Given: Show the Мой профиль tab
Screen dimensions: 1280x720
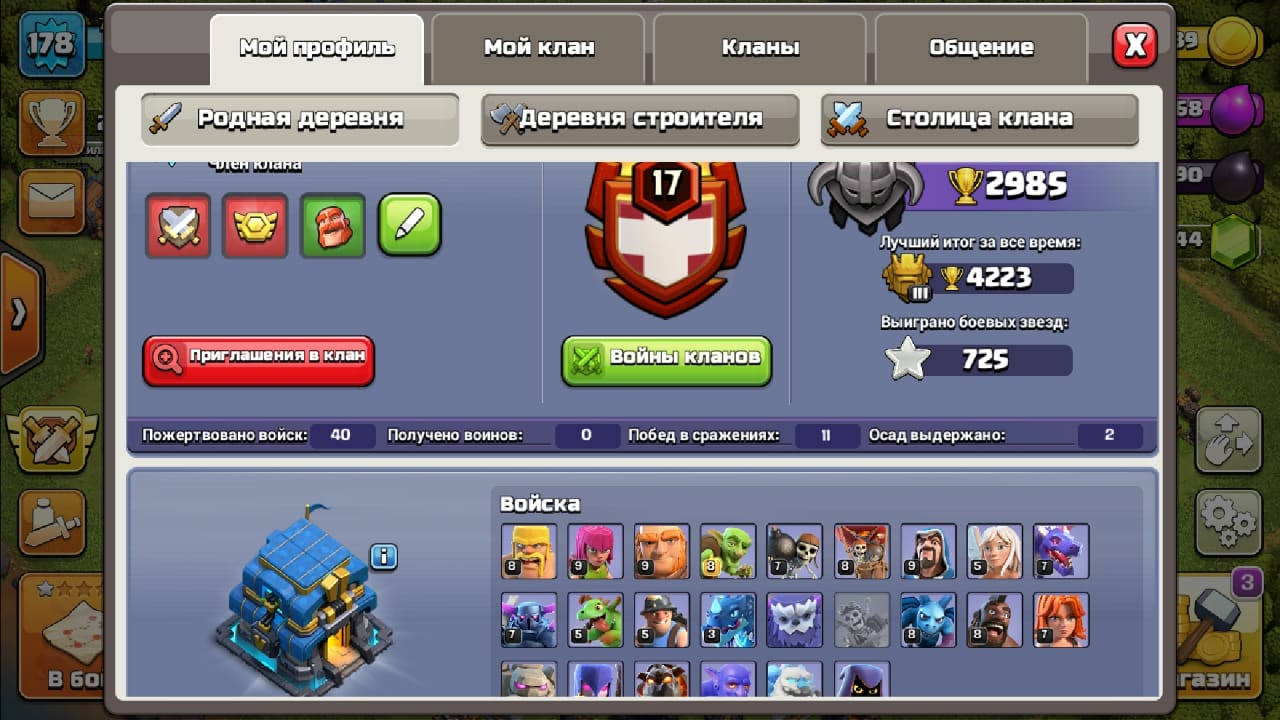Looking at the screenshot, I should 317,48.
